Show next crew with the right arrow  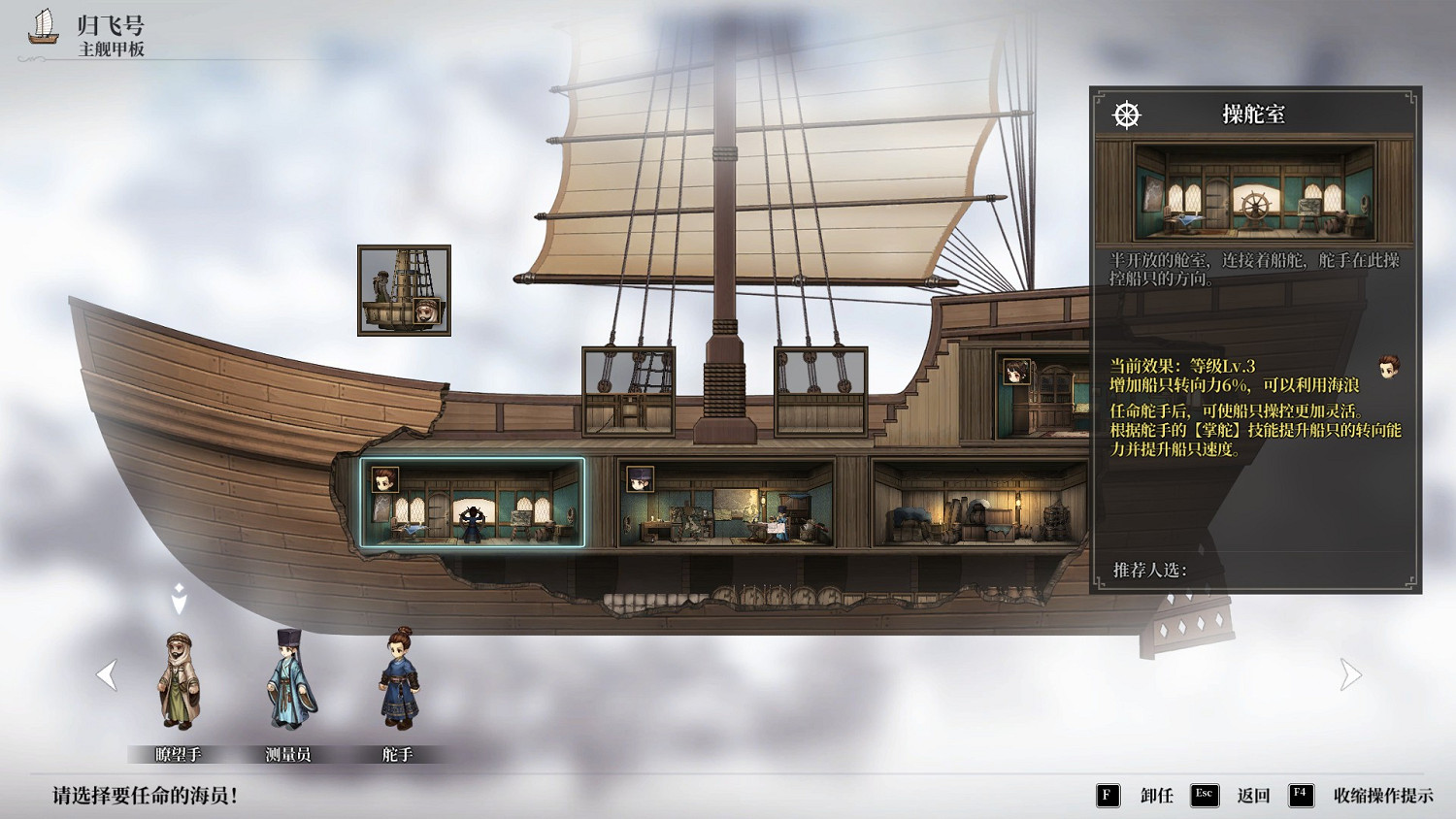[1350, 674]
